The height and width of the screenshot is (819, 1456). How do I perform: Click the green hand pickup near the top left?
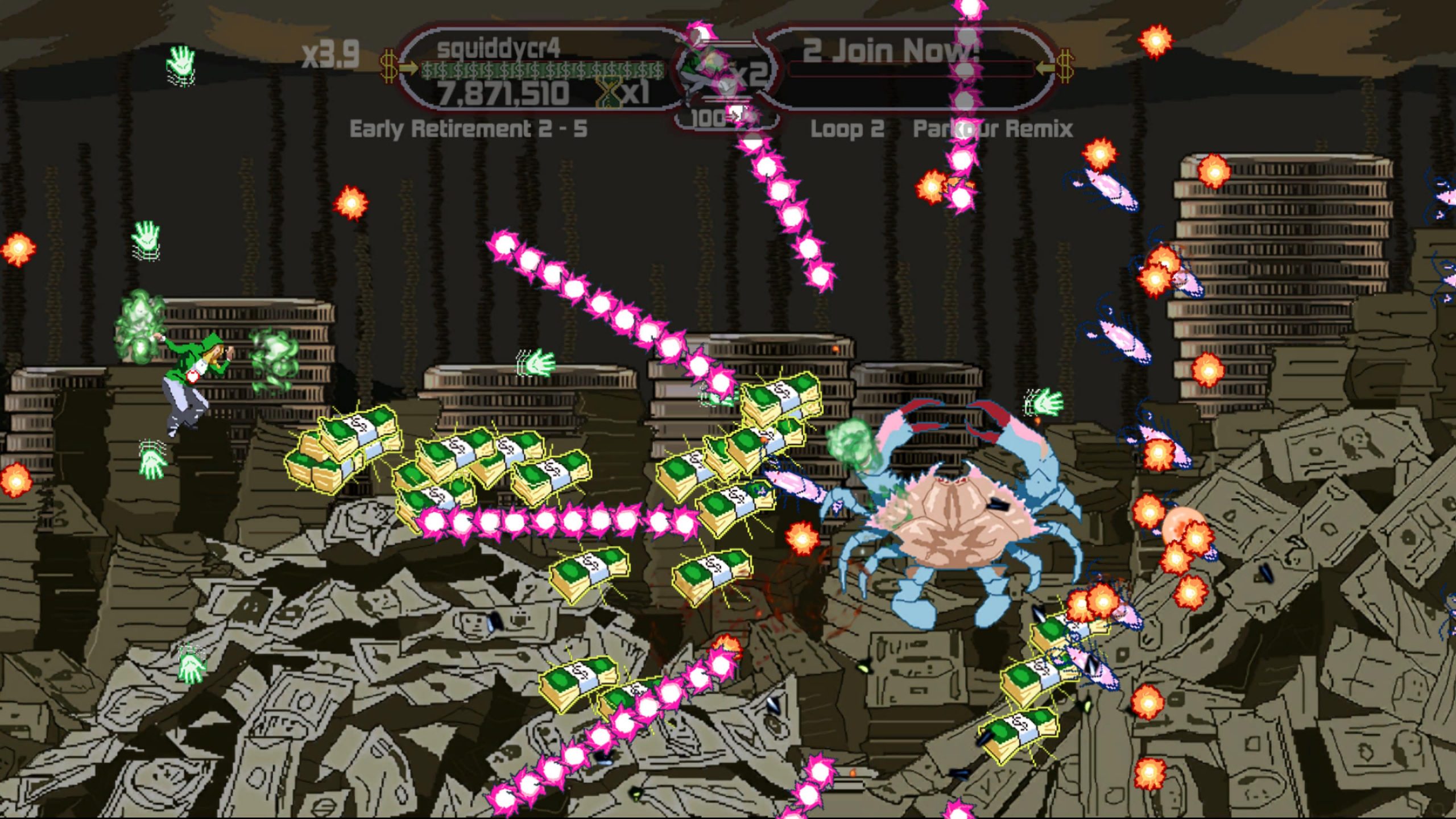pyautogui.click(x=181, y=63)
